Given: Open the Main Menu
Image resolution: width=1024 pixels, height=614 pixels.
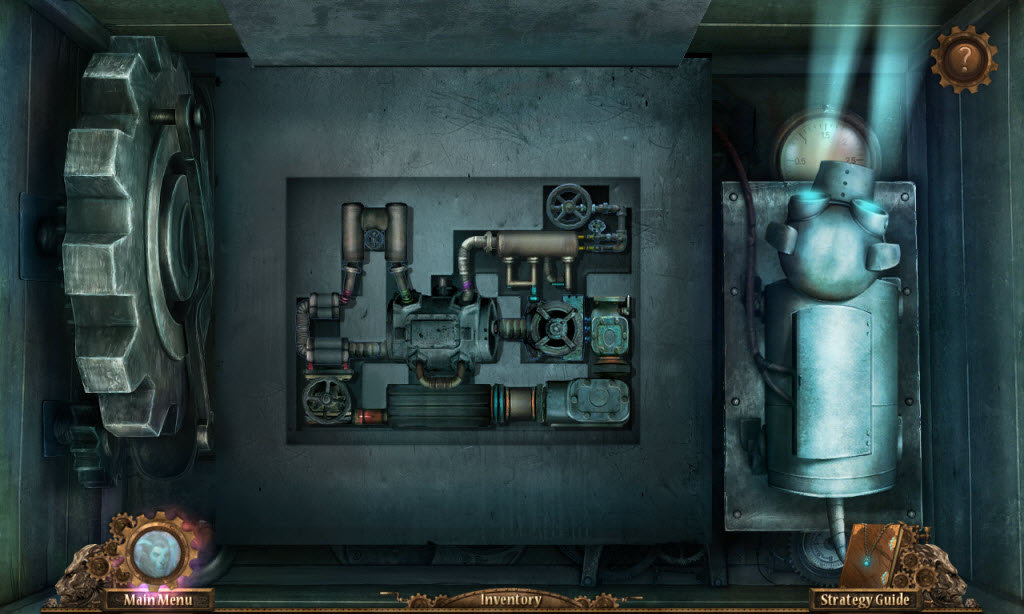Looking at the screenshot, I should 157,600.
